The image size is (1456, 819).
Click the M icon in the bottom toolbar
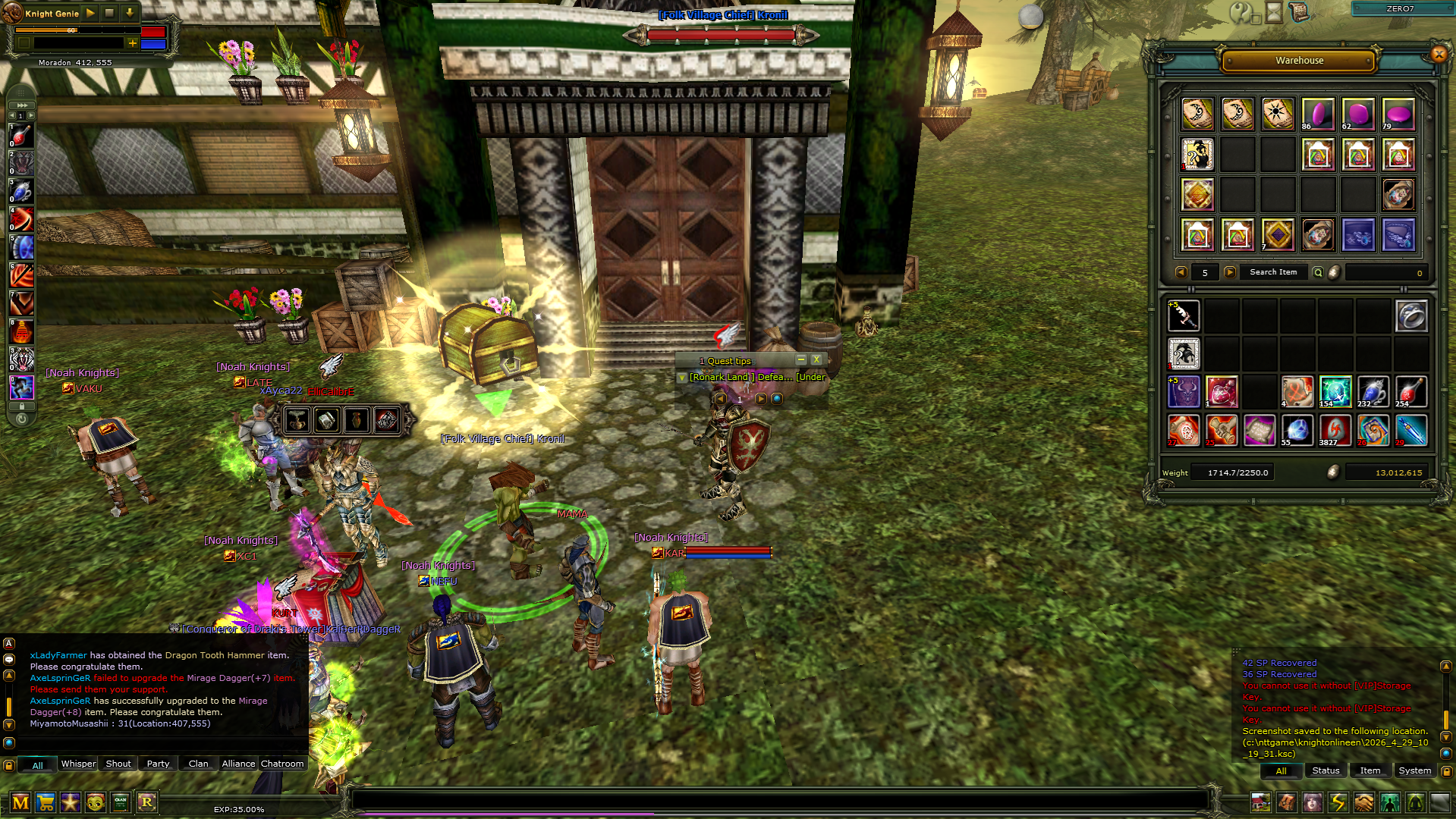(x=20, y=802)
